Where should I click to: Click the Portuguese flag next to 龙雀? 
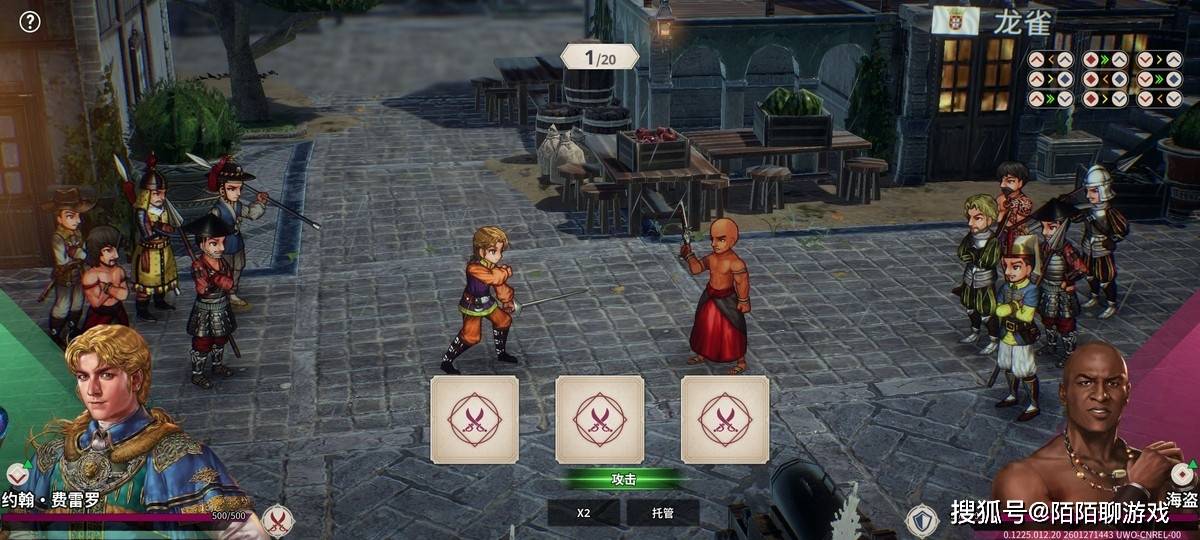point(955,20)
